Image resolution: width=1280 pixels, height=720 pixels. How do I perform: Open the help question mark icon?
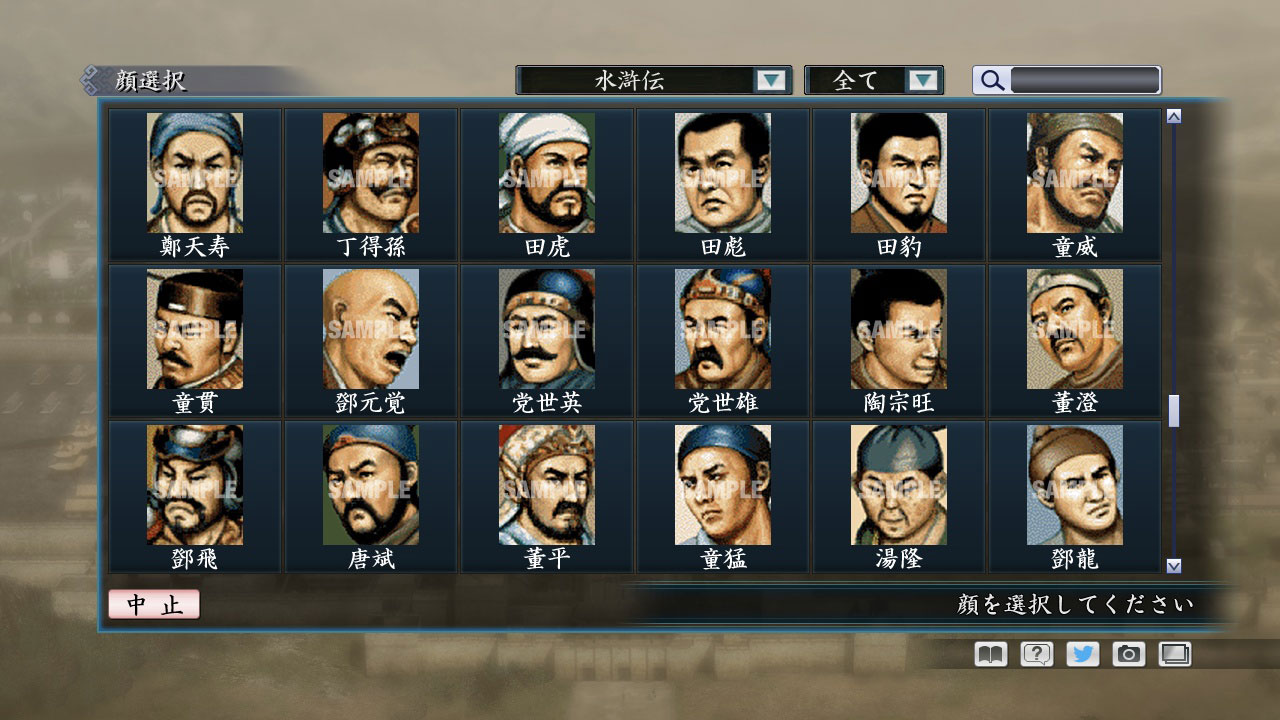pyautogui.click(x=1035, y=654)
